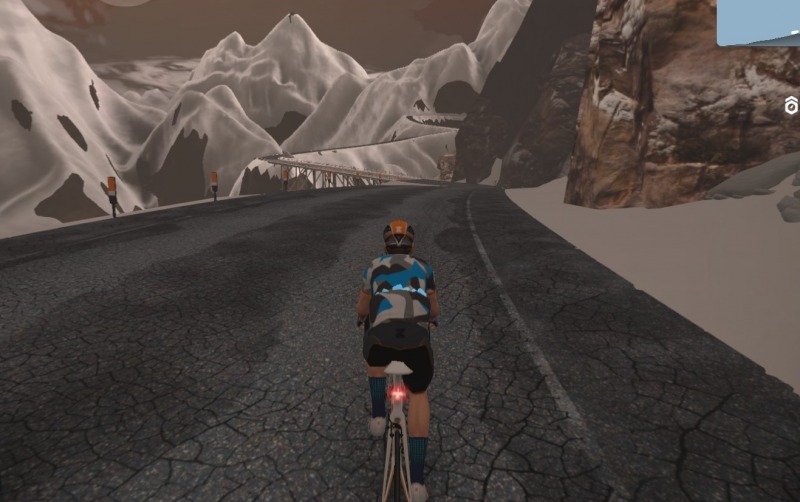Click the white hexagon icon below the minimap
This screenshot has height=502, width=800.
(791, 106)
